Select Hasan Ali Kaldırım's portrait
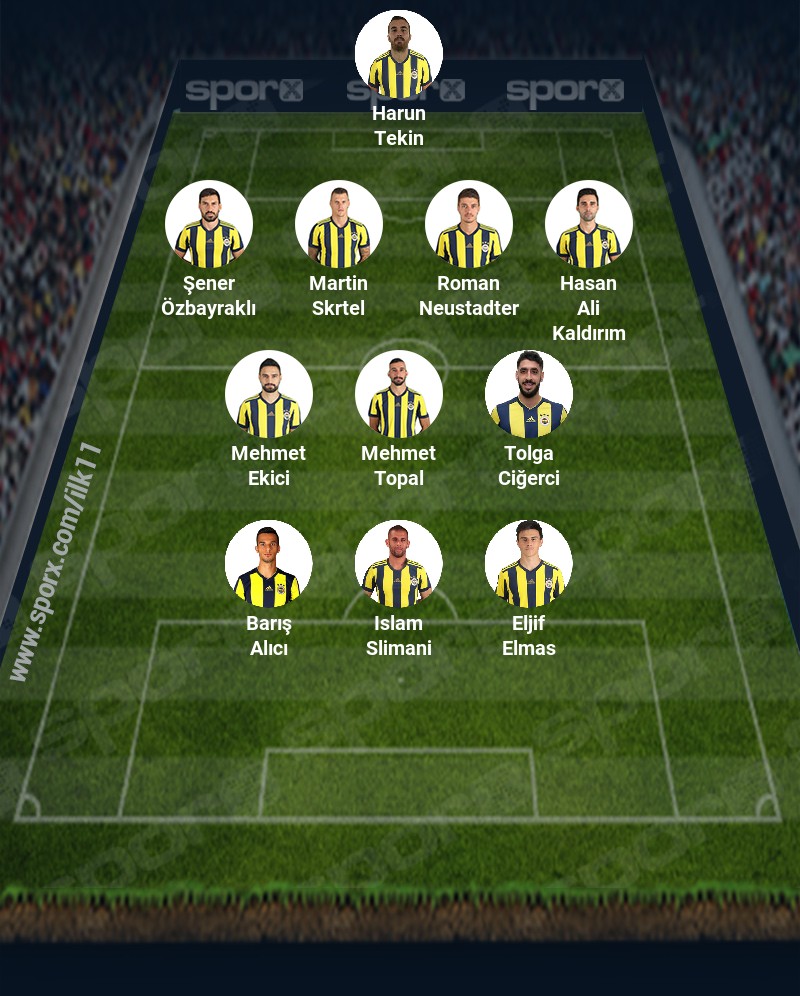800x996 pixels. point(589,224)
